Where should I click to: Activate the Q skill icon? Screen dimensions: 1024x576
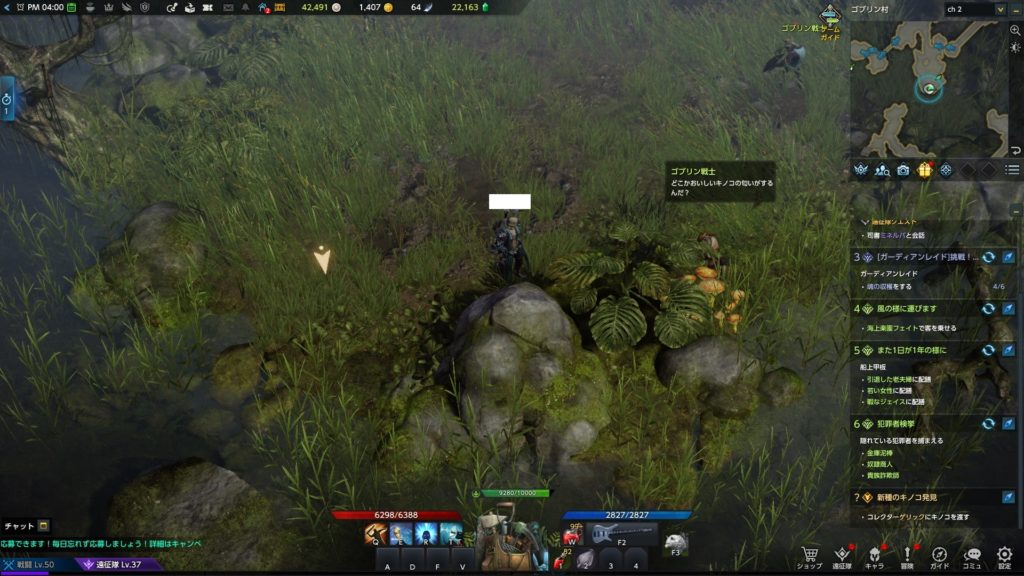(x=376, y=535)
